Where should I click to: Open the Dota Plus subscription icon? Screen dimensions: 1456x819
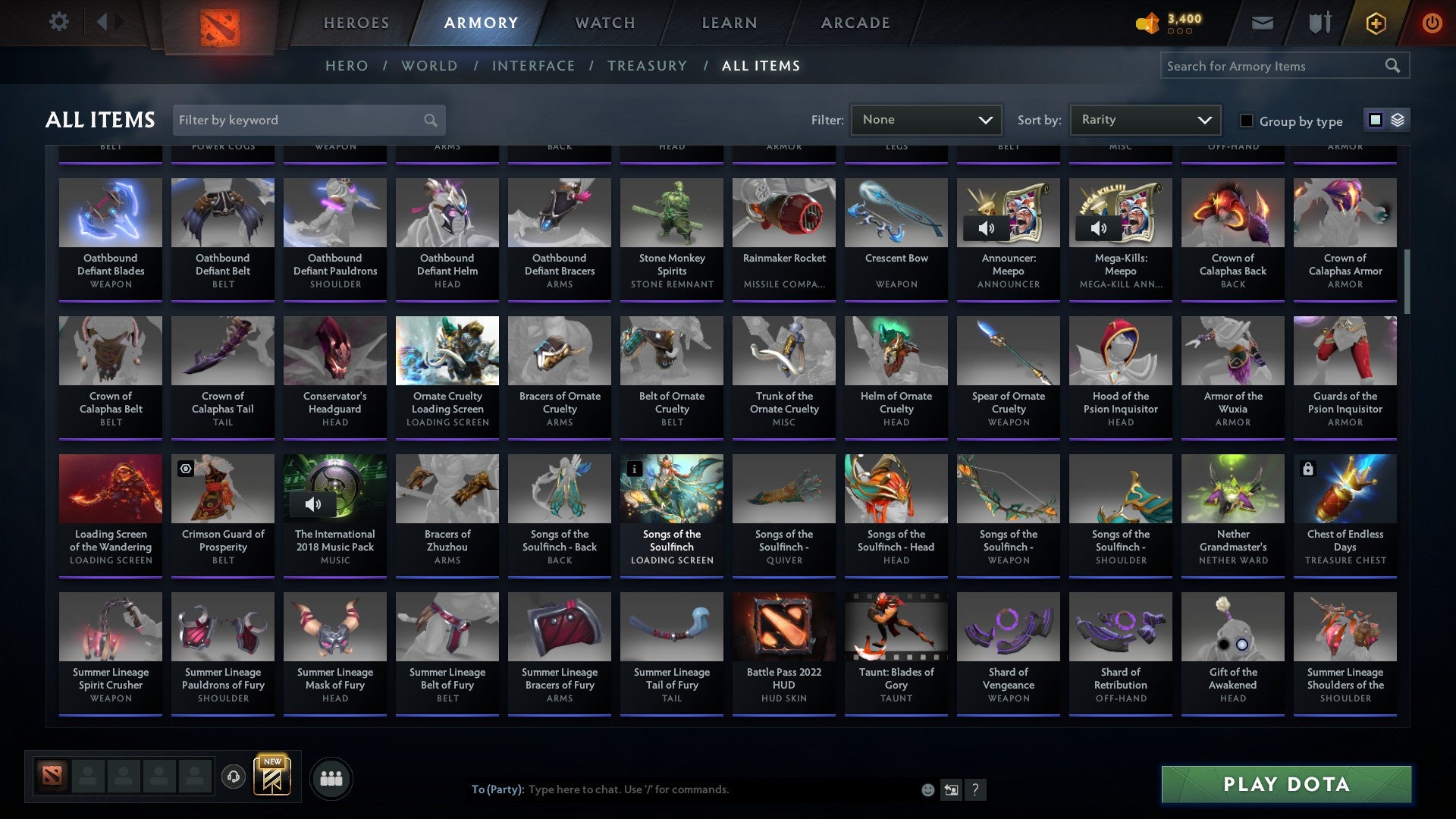1375,23
